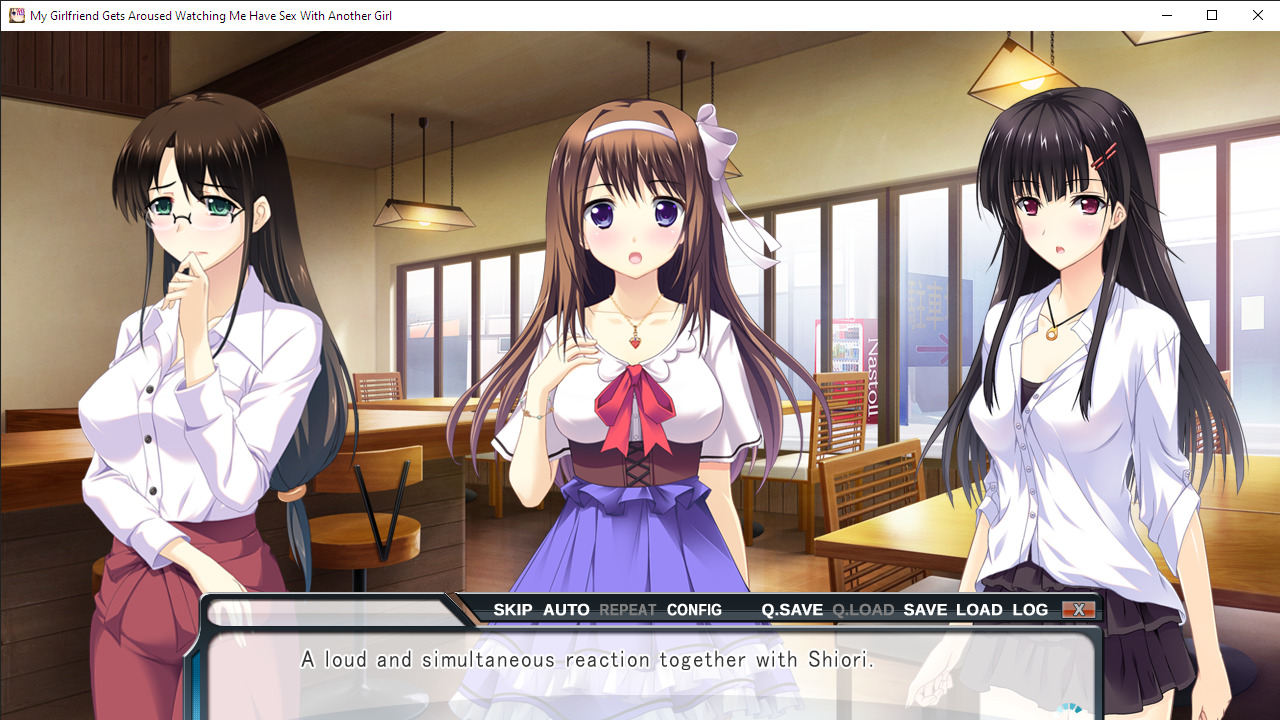
Task: Minimize the game window
Action: (1166, 15)
